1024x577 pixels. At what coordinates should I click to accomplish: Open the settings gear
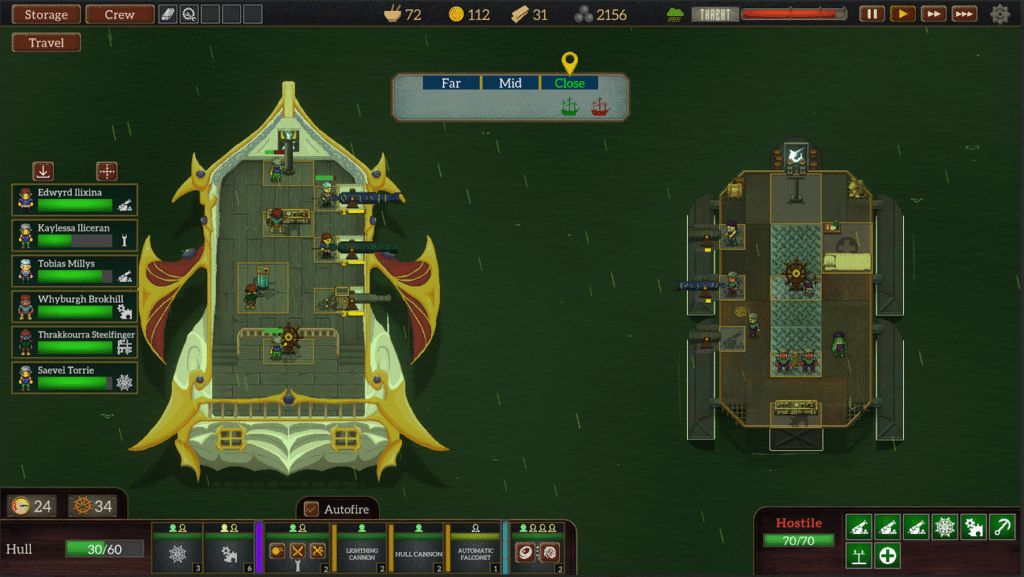point(1000,14)
